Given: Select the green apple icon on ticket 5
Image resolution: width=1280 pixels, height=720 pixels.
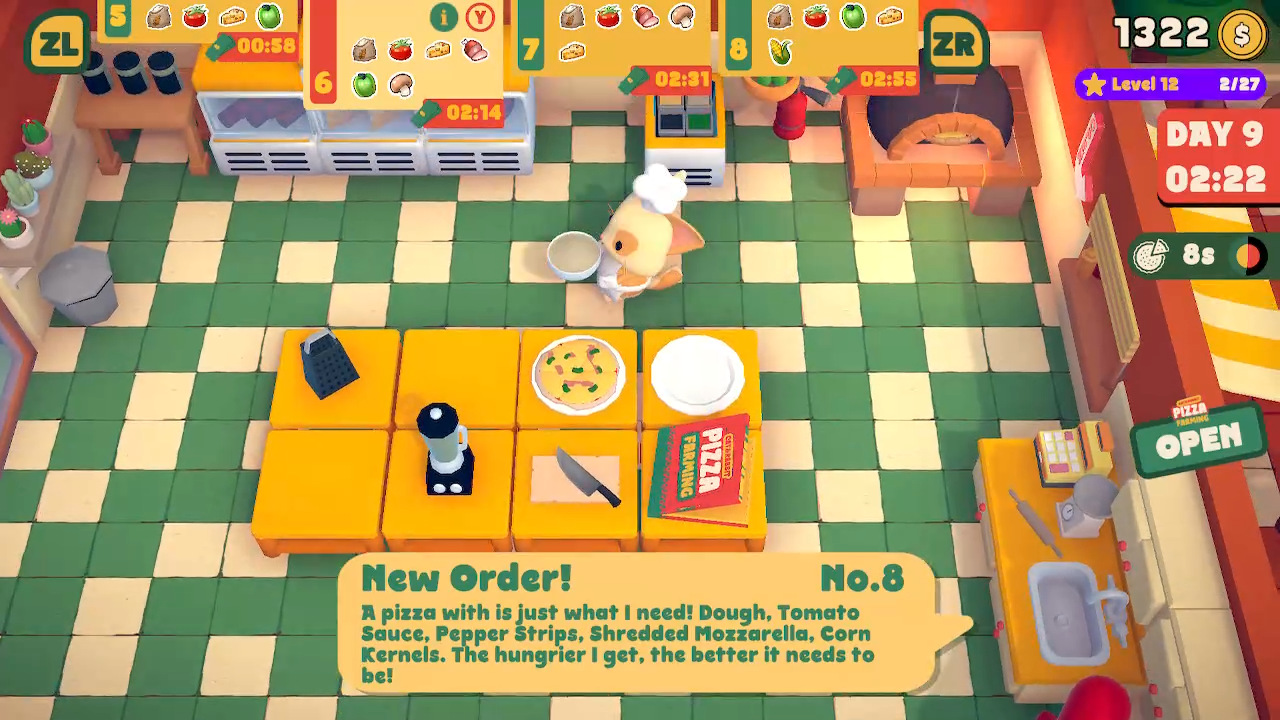Looking at the screenshot, I should pos(266,16).
